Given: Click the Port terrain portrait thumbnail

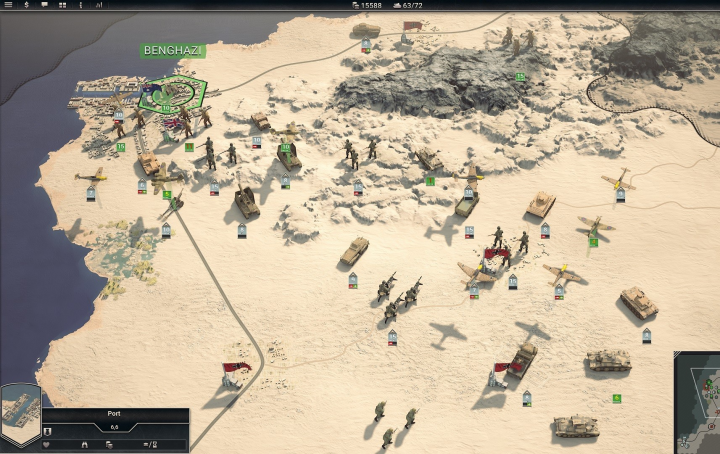Looking at the screenshot, I should [x=21, y=412].
